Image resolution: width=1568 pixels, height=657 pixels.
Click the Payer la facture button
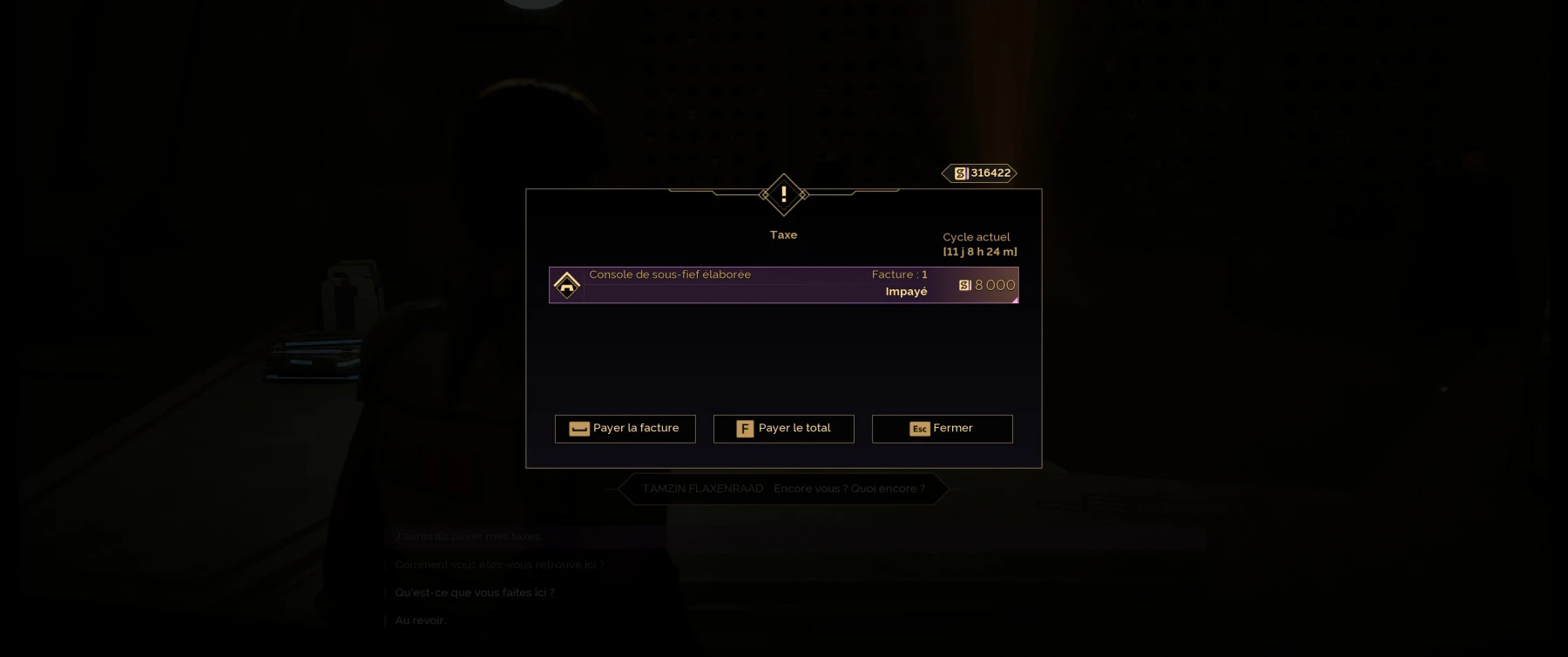point(625,429)
